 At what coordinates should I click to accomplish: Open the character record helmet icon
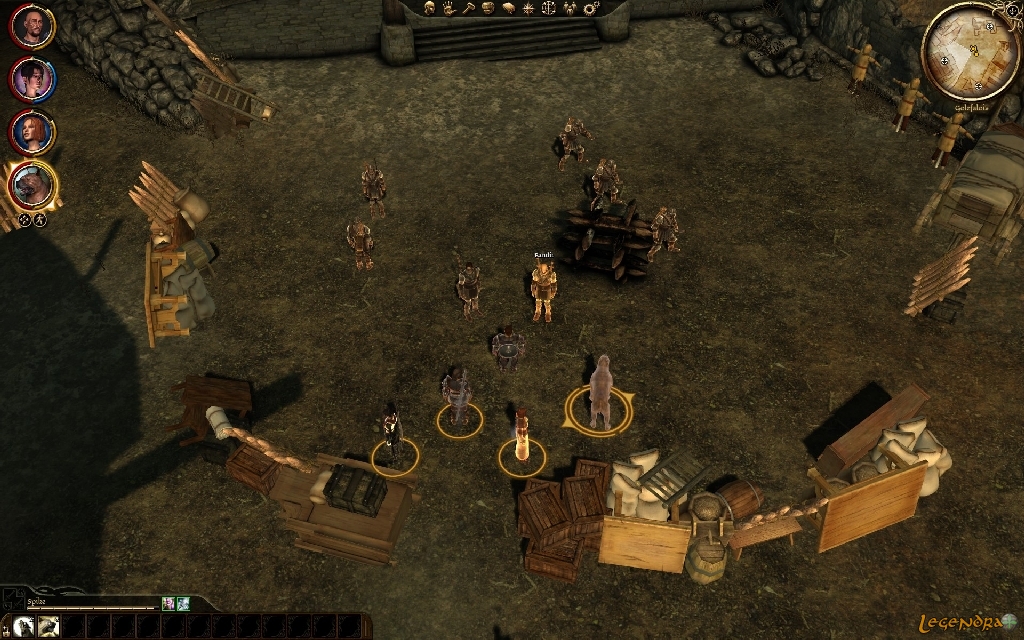[x=428, y=8]
